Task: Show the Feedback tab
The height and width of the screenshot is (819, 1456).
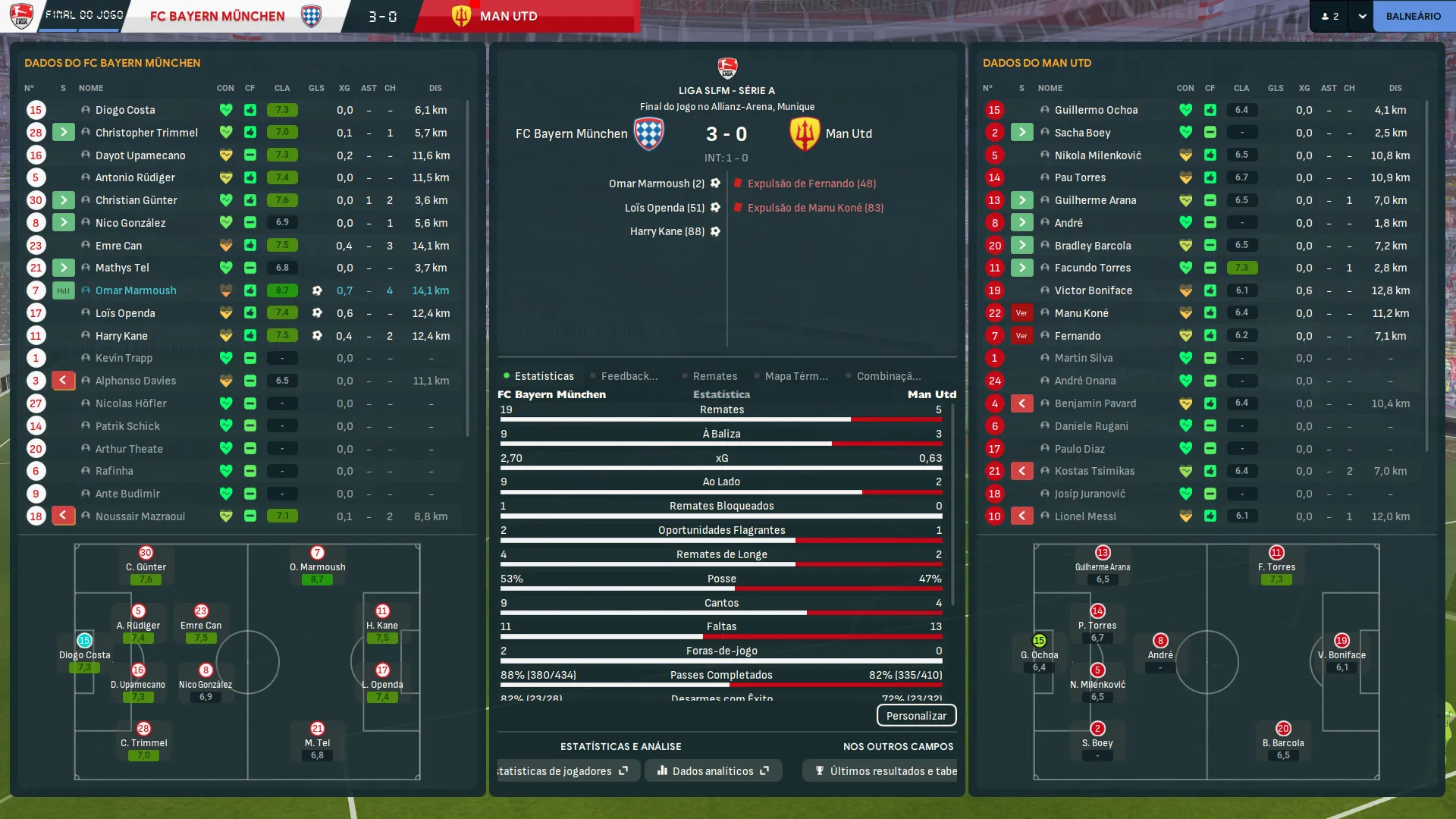Action: pos(629,376)
